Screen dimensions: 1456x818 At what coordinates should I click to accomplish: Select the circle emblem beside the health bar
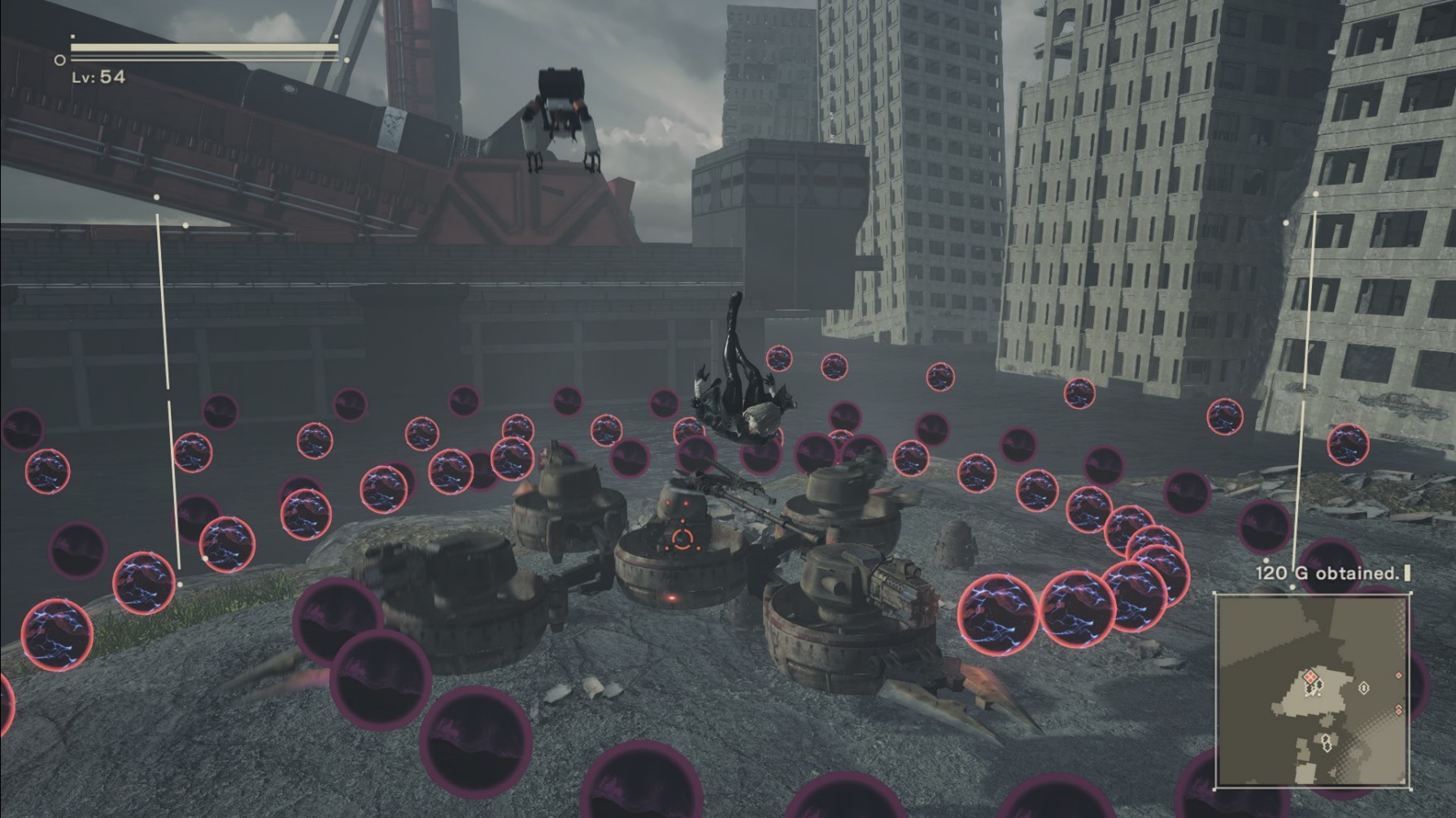(x=59, y=59)
